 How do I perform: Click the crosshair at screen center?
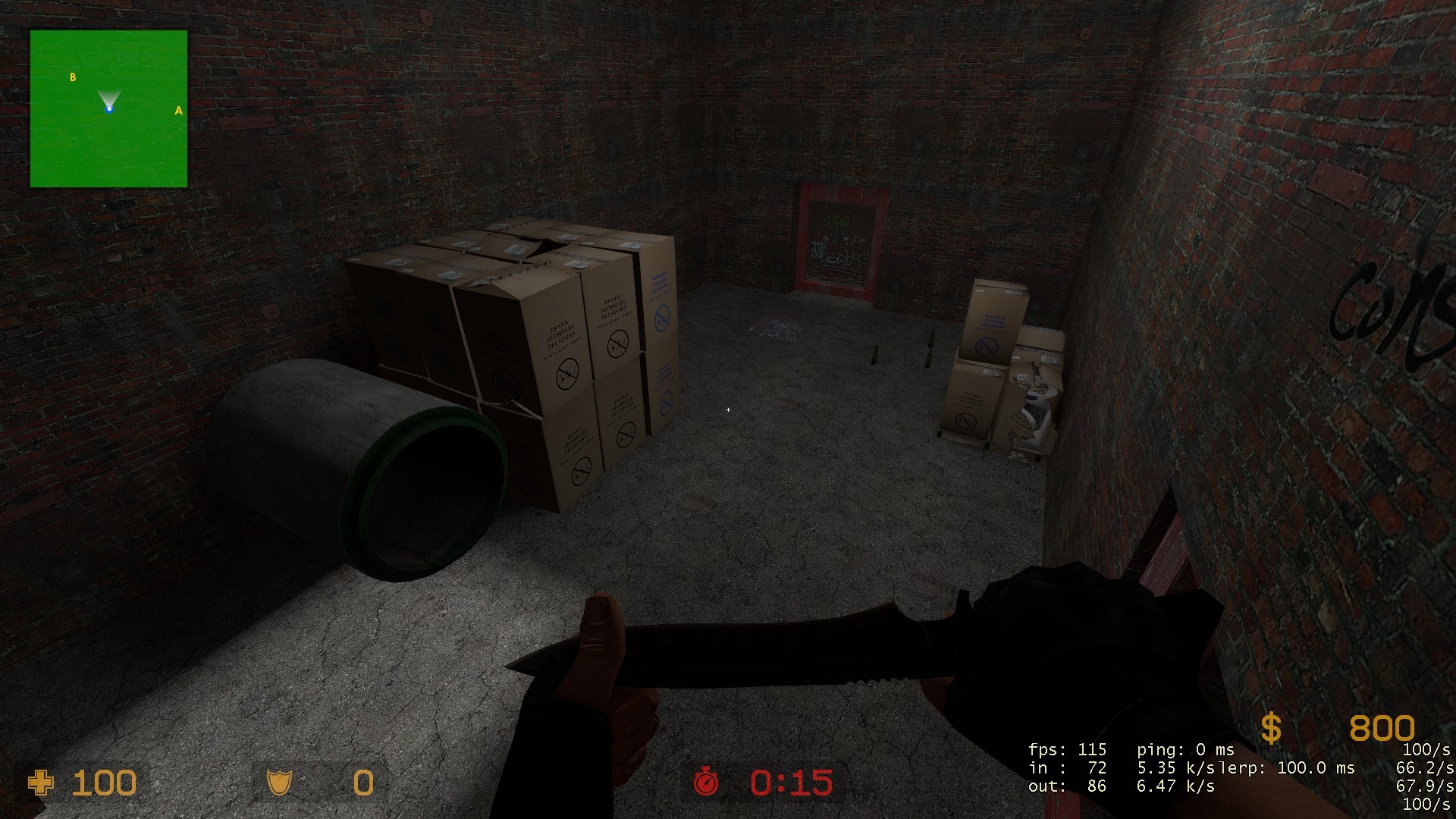(x=728, y=409)
